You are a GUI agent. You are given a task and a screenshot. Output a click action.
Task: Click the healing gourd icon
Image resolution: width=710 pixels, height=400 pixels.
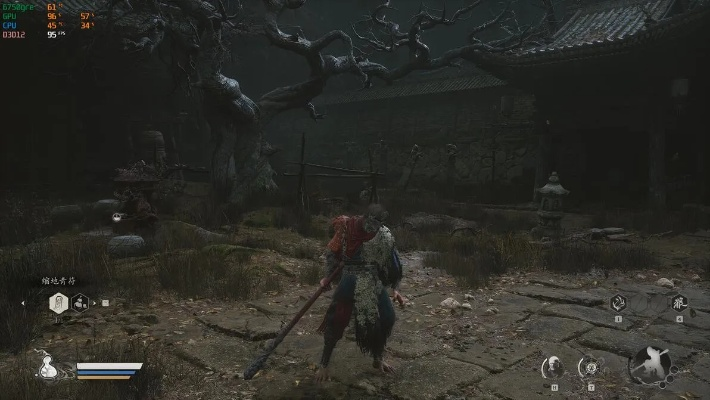pyautogui.click(x=47, y=367)
